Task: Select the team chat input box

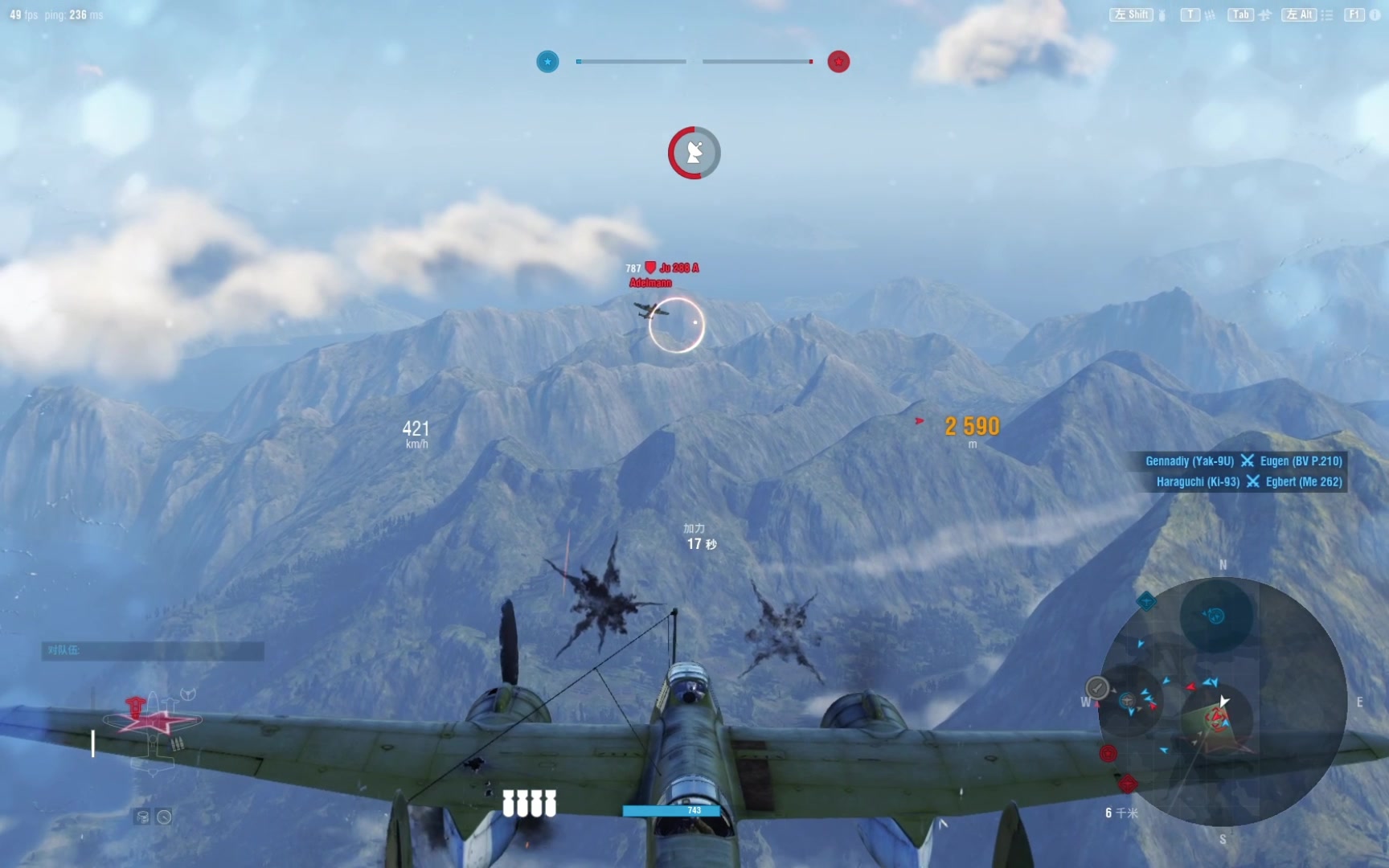Action: tap(153, 650)
